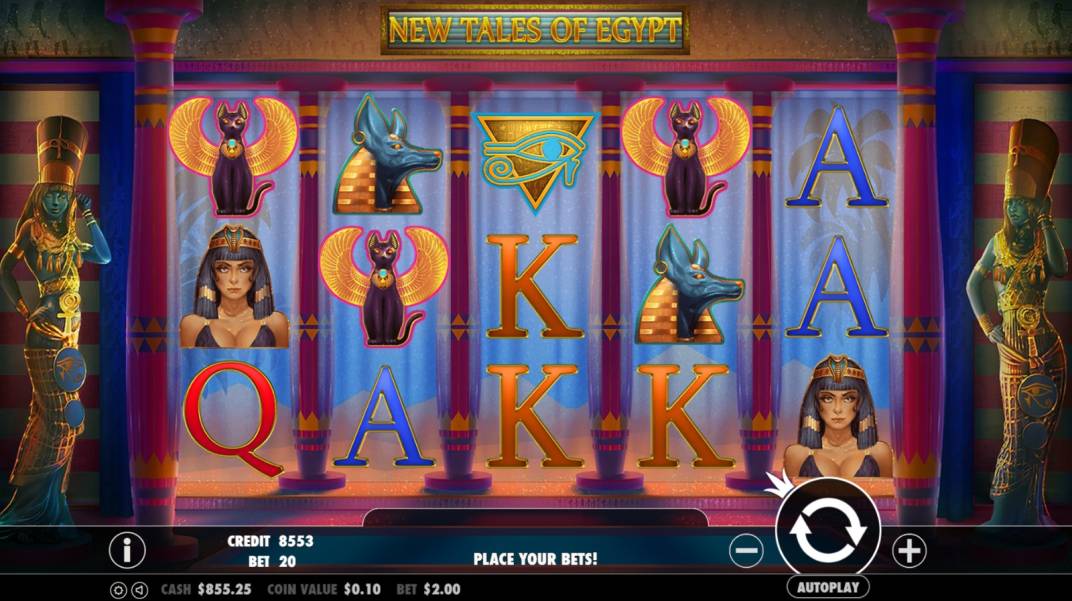Toggle the sound speaker icon
Image resolution: width=1072 pixels, height=601 pixels.
click(x=138, y=589)
